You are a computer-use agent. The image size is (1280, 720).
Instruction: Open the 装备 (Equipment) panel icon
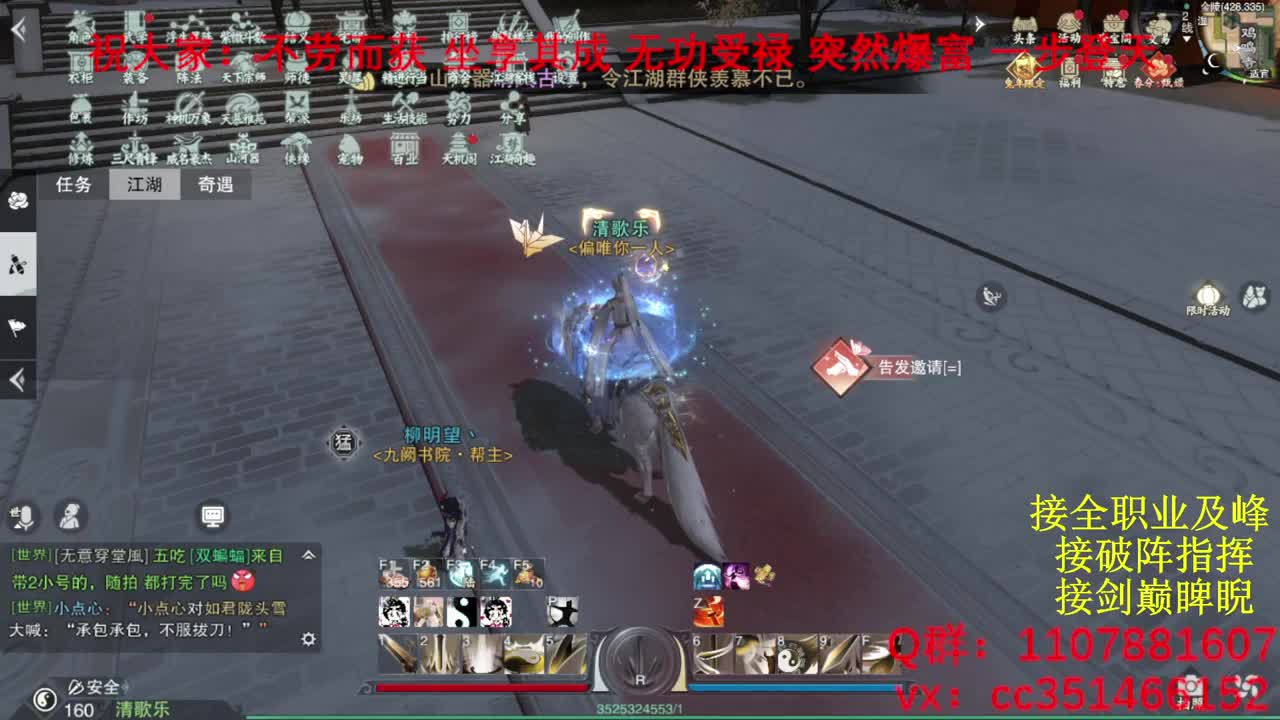[x=131, y=62]
